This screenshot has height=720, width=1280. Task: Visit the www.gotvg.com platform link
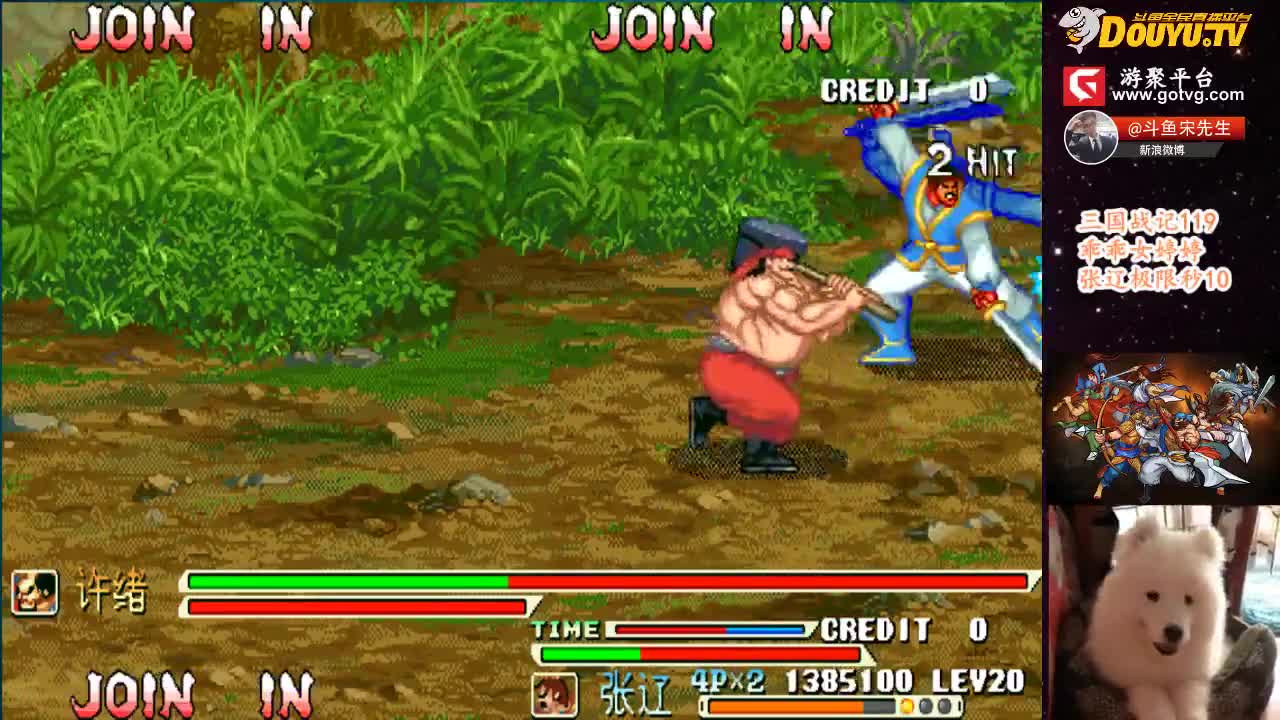click(1177, 94)
